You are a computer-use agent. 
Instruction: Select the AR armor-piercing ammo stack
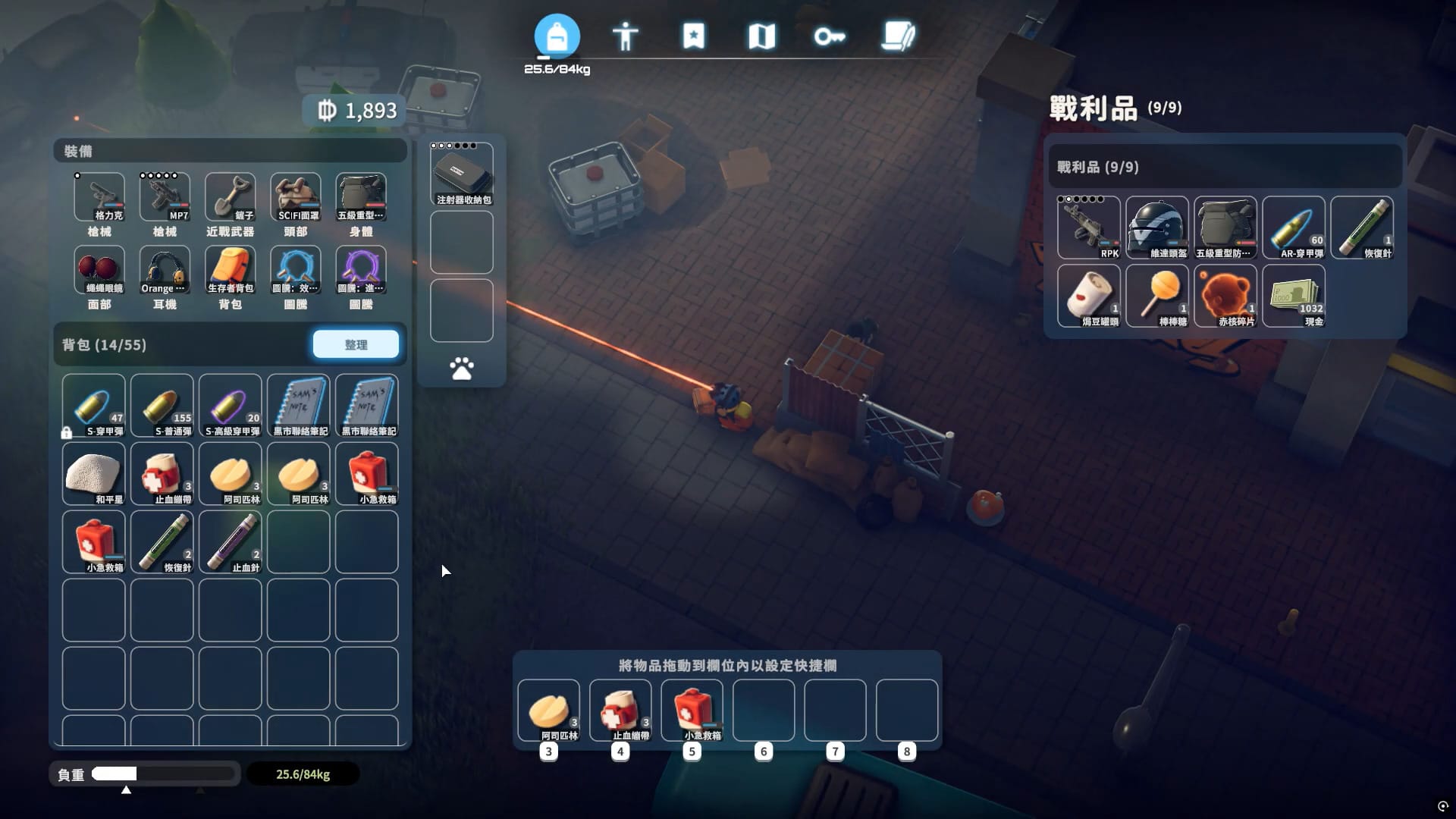pos(1294,227)
